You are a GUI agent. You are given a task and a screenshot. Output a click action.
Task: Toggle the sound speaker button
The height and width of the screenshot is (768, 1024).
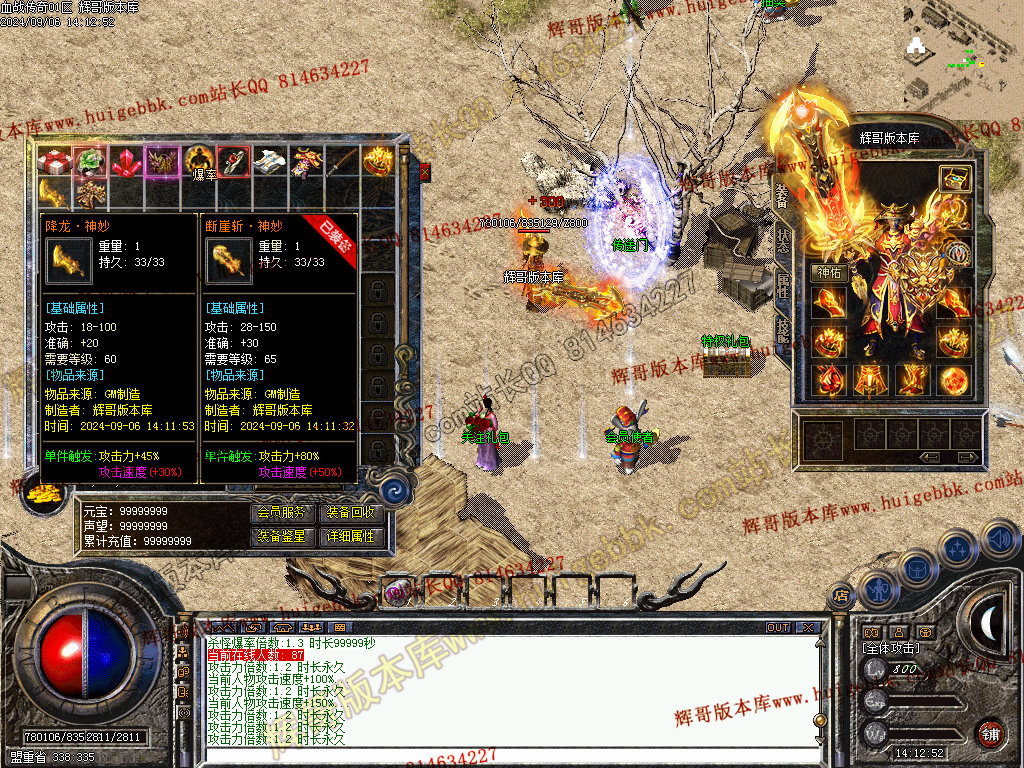(x=998, y=539)
